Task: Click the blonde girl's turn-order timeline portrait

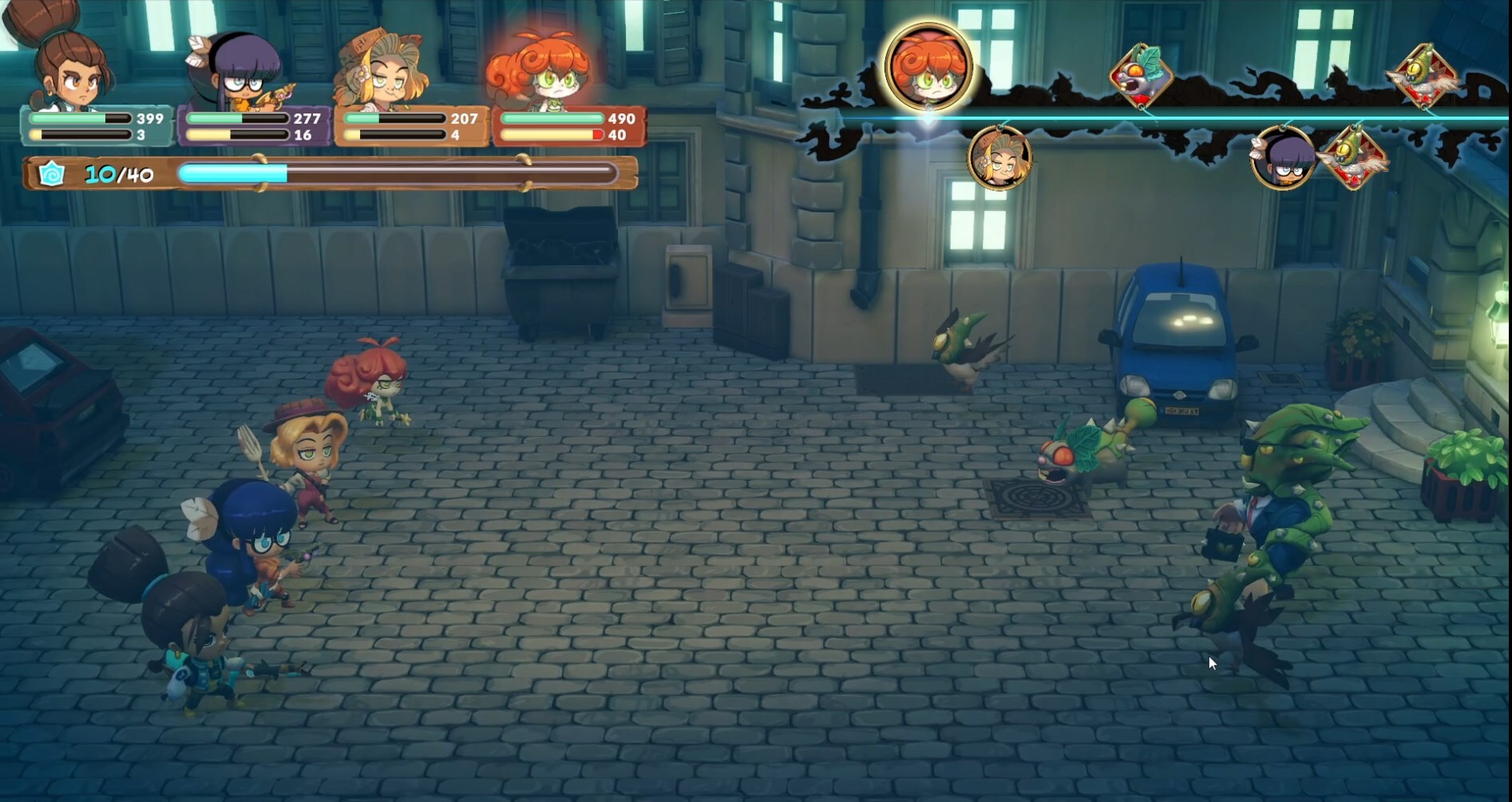Action: [999, 157]
